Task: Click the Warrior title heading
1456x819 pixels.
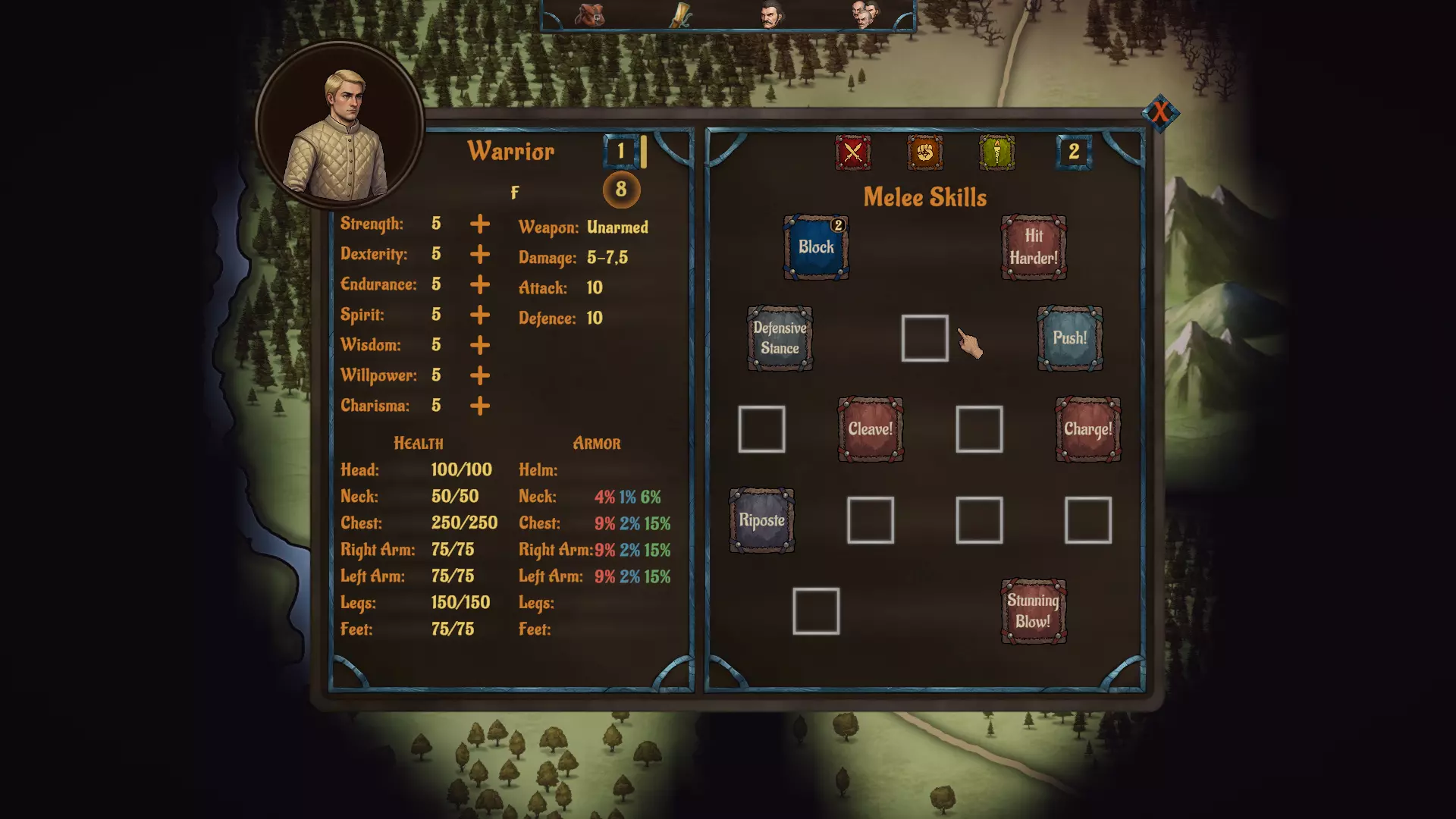Action: point(512,151)
